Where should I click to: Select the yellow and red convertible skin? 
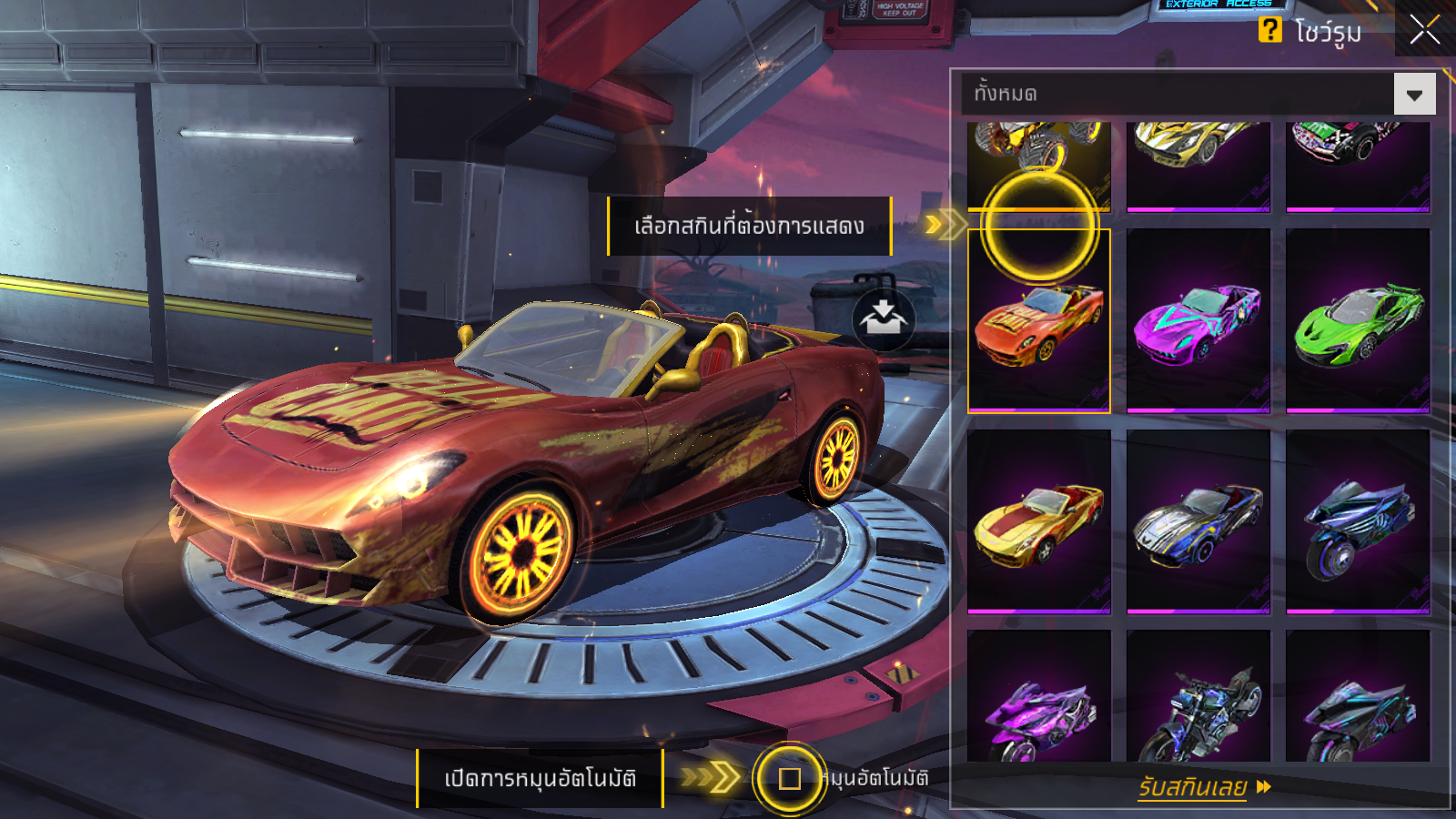[x=1038, y=521]
